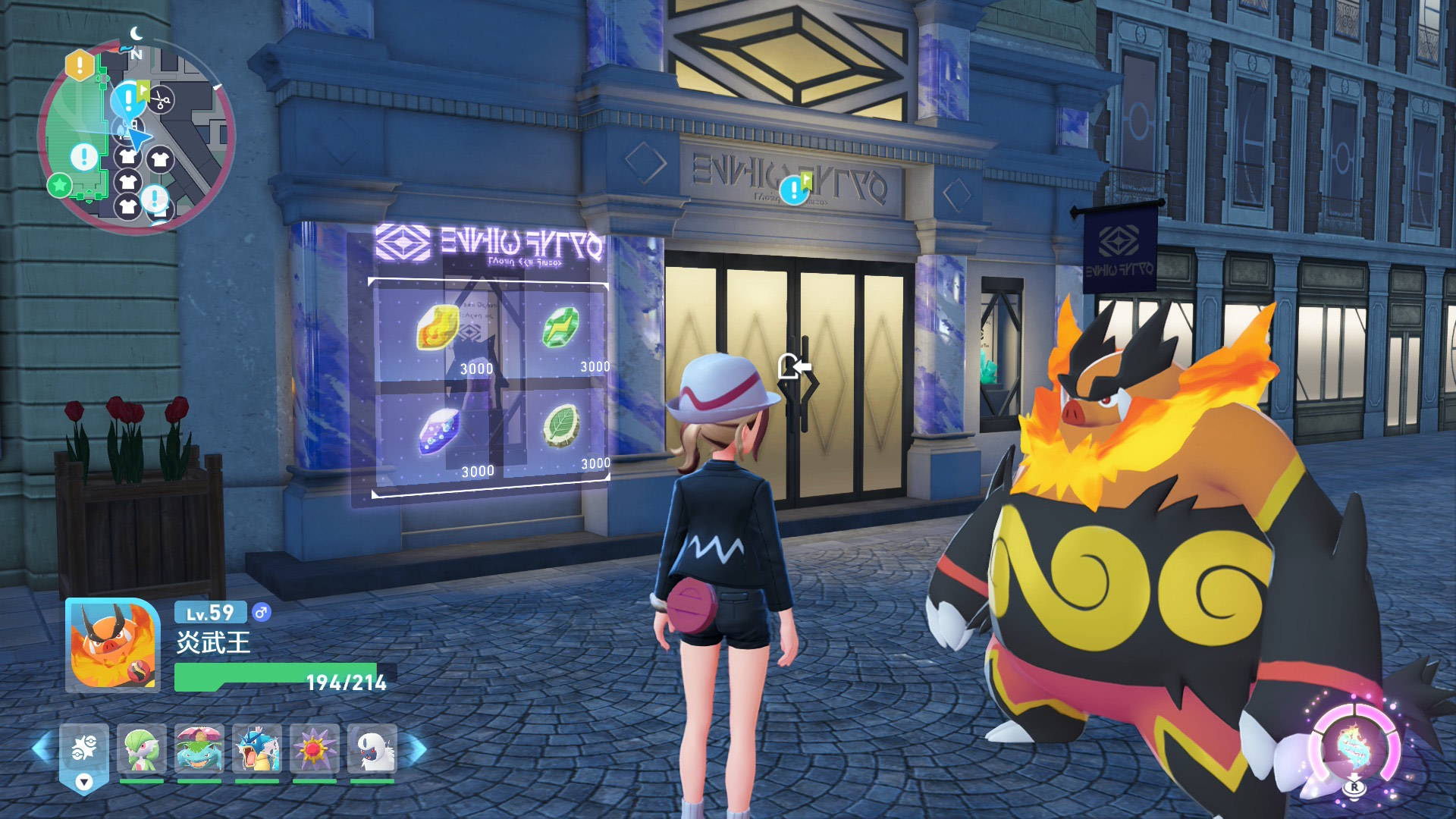
Task: Cycle party bar with the right arrow
Action: coord(418,749)
